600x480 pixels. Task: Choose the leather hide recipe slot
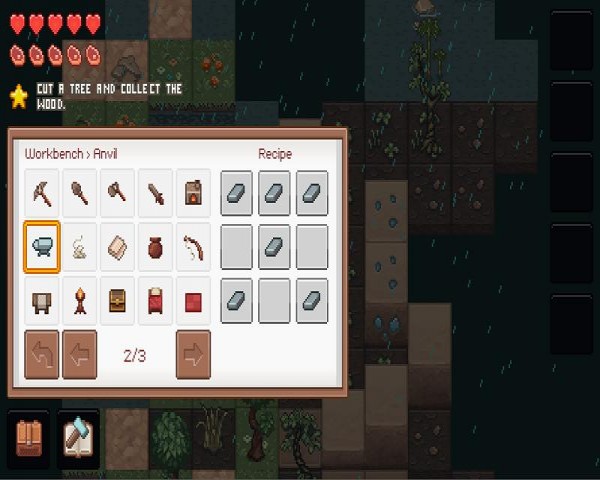[x=118, y=247]
